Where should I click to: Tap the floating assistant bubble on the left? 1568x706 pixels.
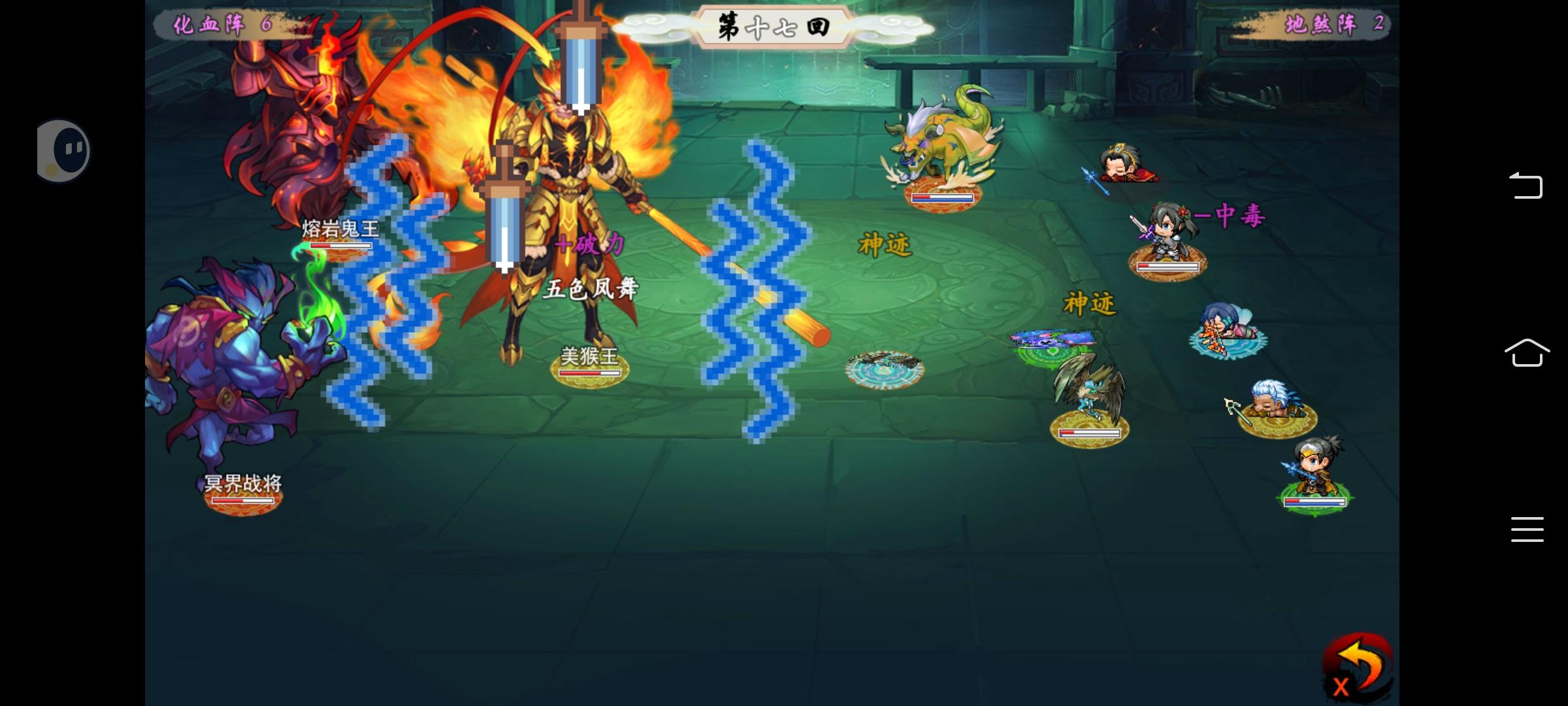point(63,149)
